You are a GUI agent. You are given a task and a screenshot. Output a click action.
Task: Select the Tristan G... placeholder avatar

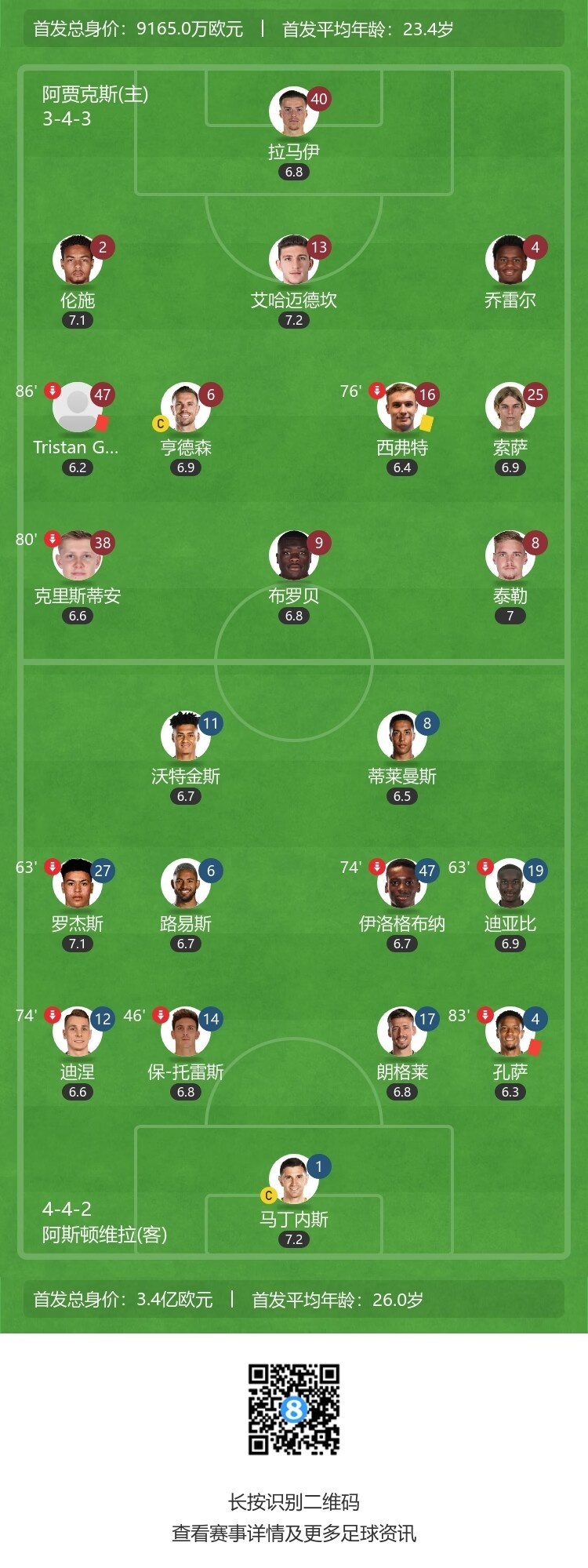(x=77, y=408)
